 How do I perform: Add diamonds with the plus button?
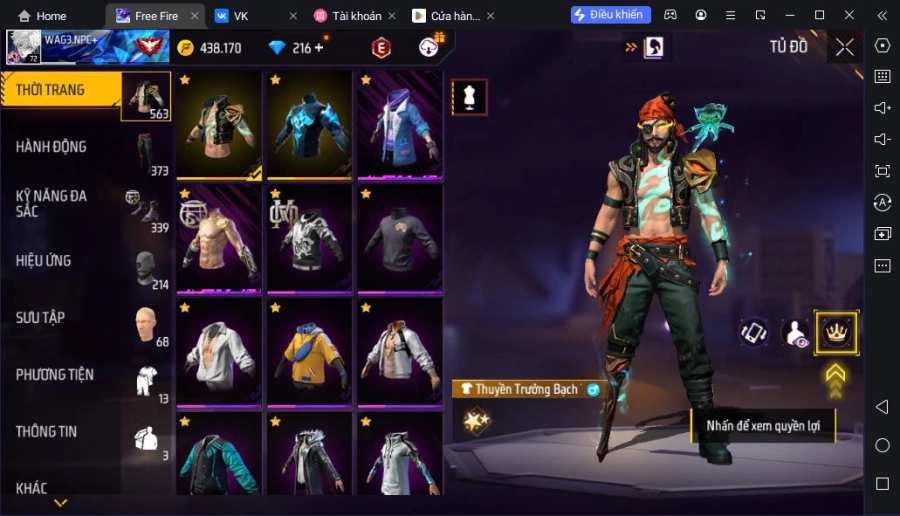point(319,48)
